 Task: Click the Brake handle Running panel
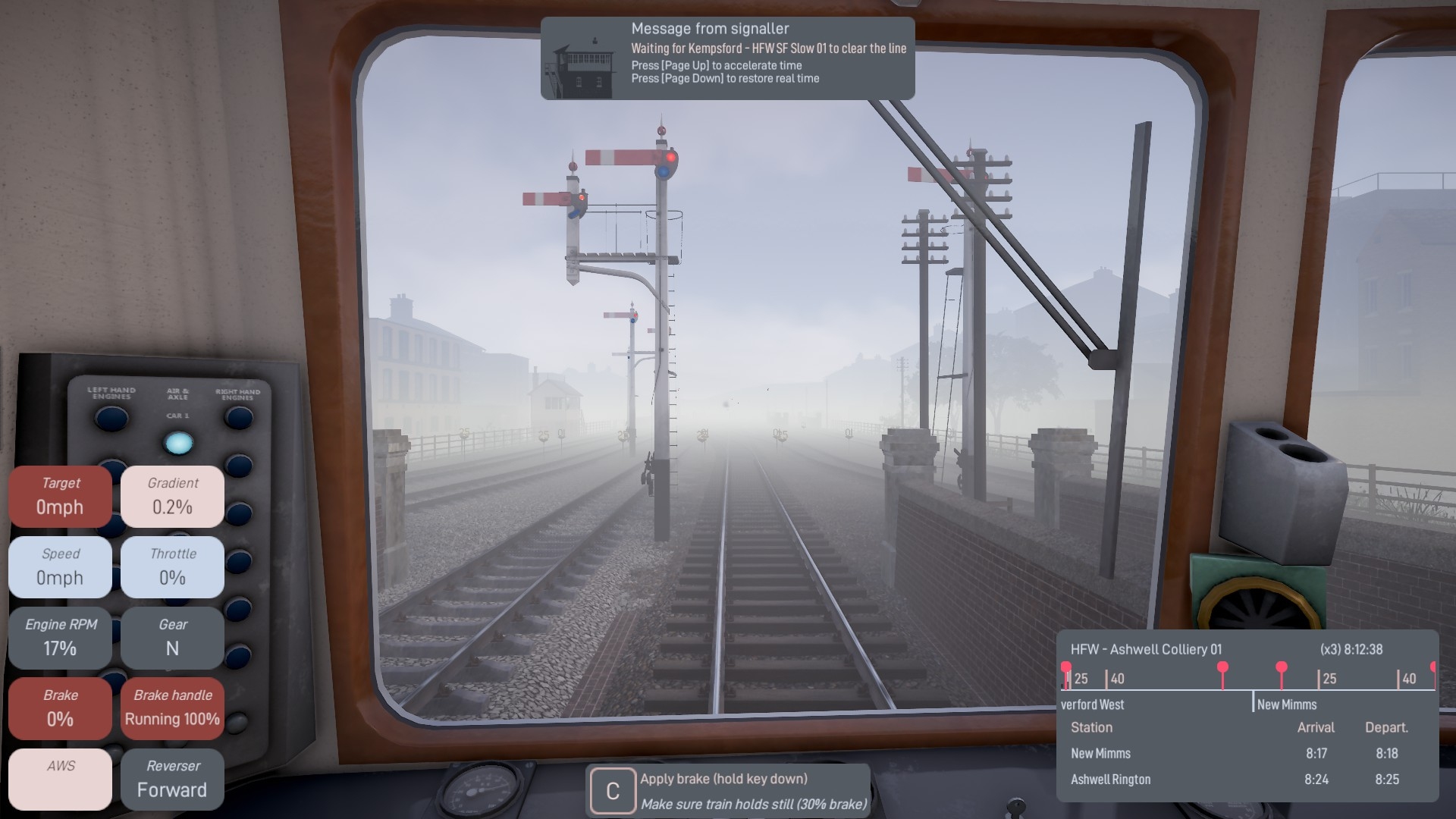172,708
